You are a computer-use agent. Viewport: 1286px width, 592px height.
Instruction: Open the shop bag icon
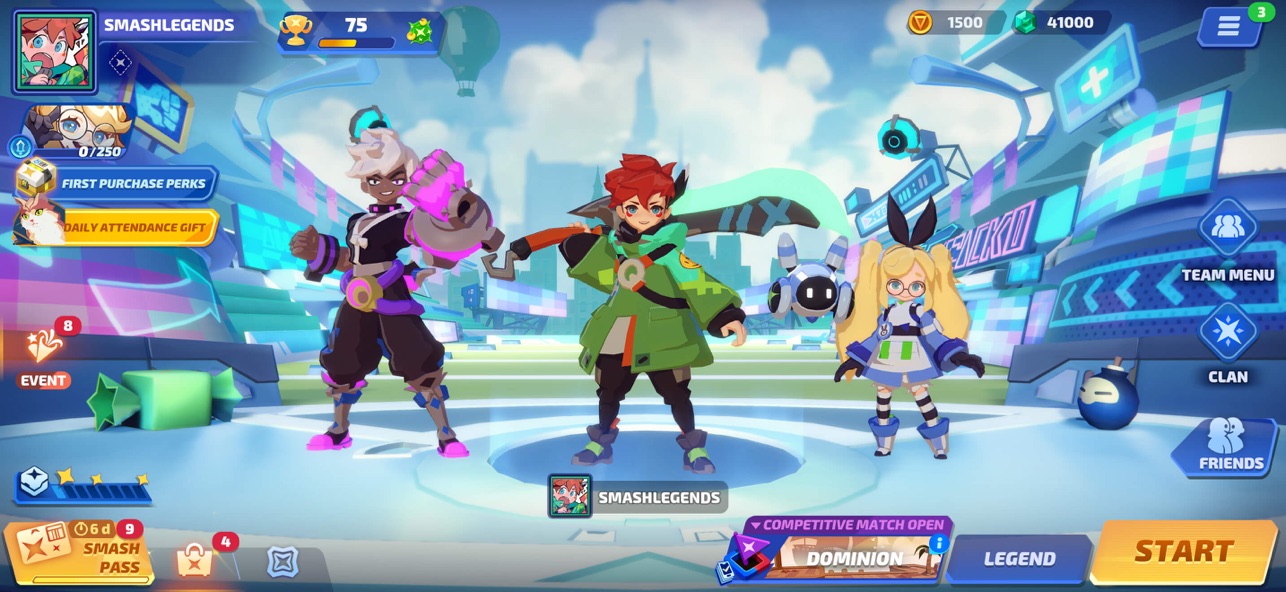pos(195,561)
